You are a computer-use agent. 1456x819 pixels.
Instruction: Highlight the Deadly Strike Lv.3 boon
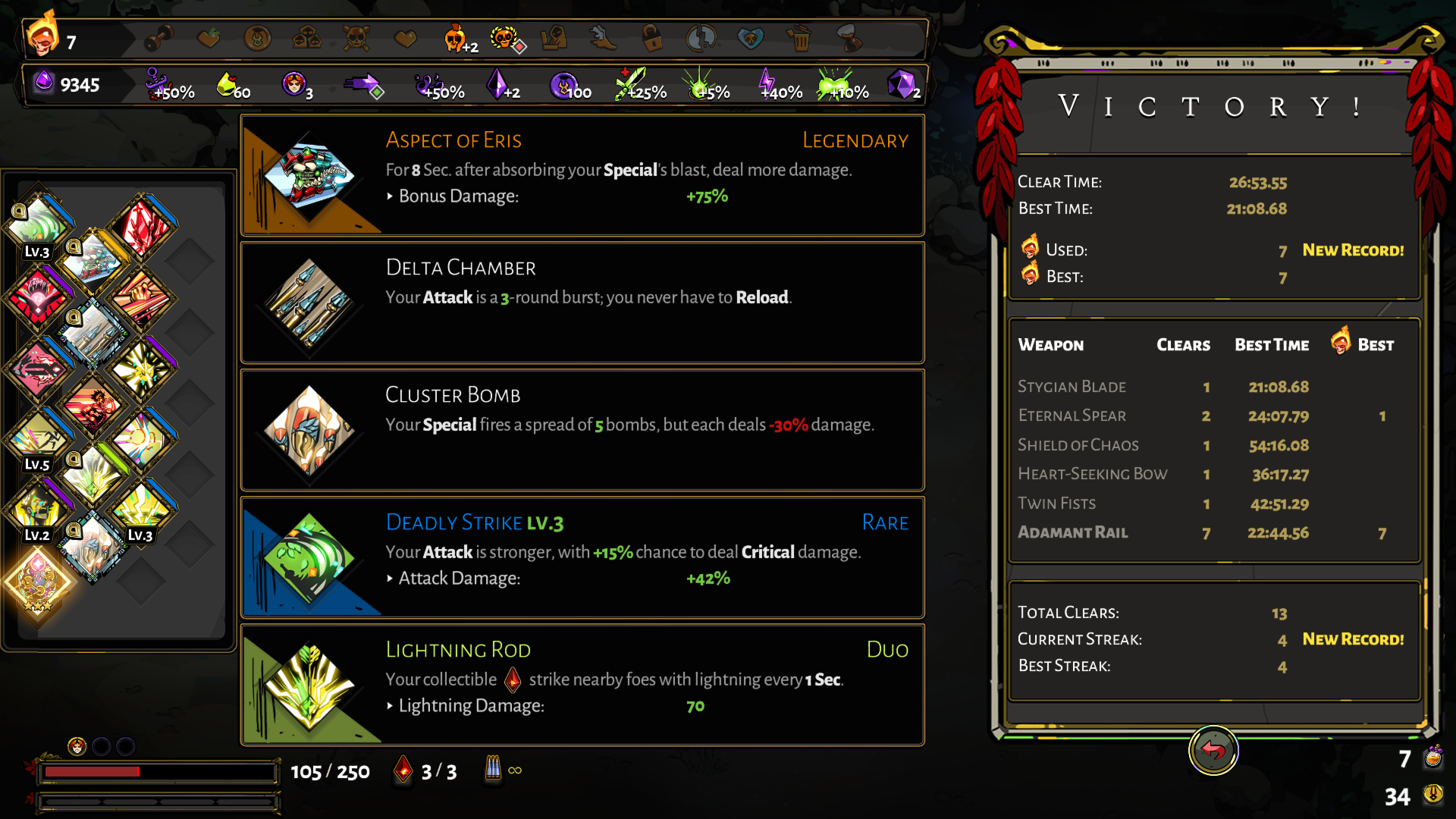point(582,558)
